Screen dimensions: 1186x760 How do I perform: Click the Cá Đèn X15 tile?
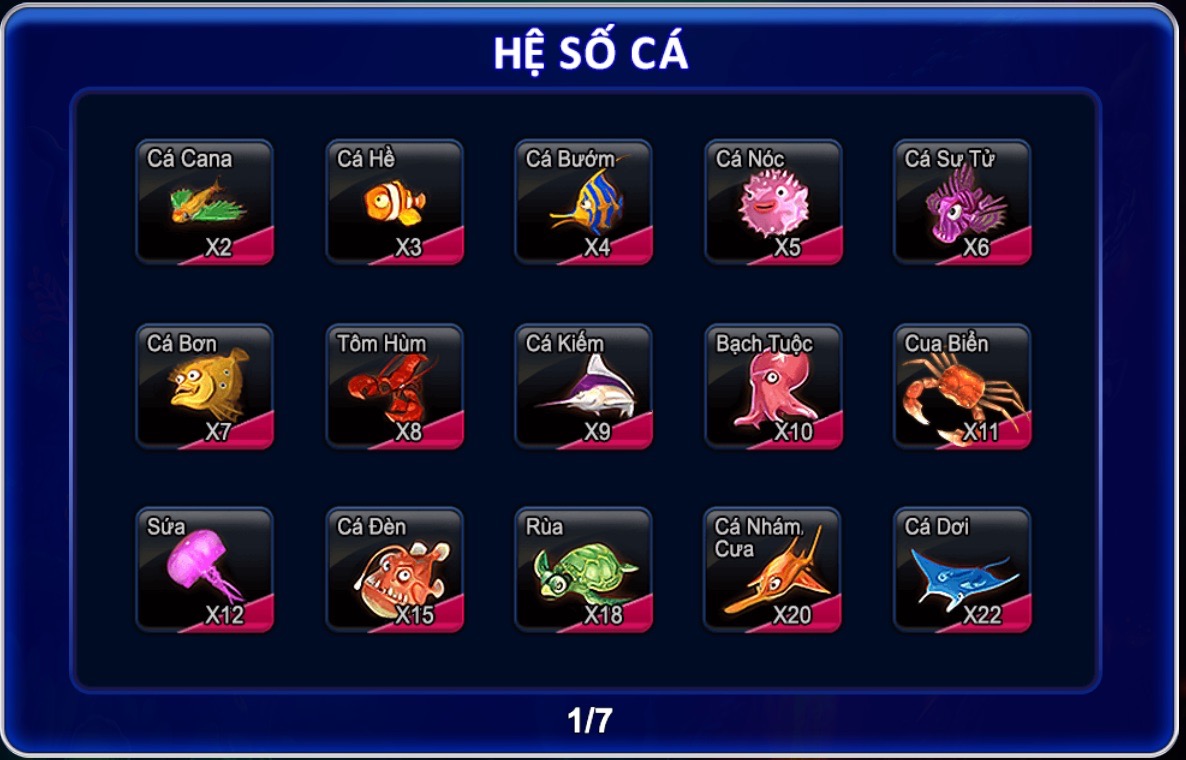point(394,570)
